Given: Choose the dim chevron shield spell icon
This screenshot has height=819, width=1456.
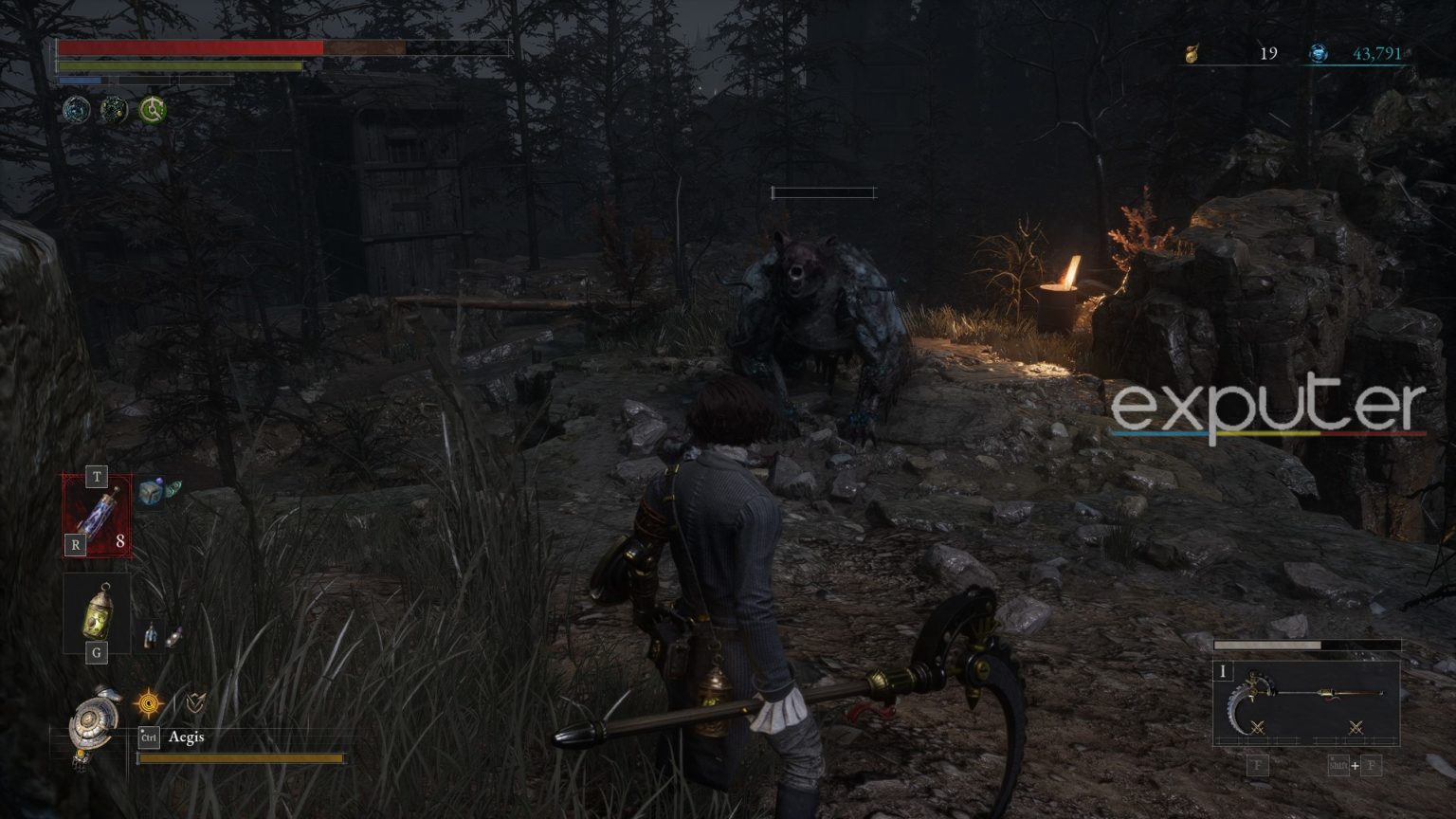Looking at the screenshot, I should click(x=195, y=703).
